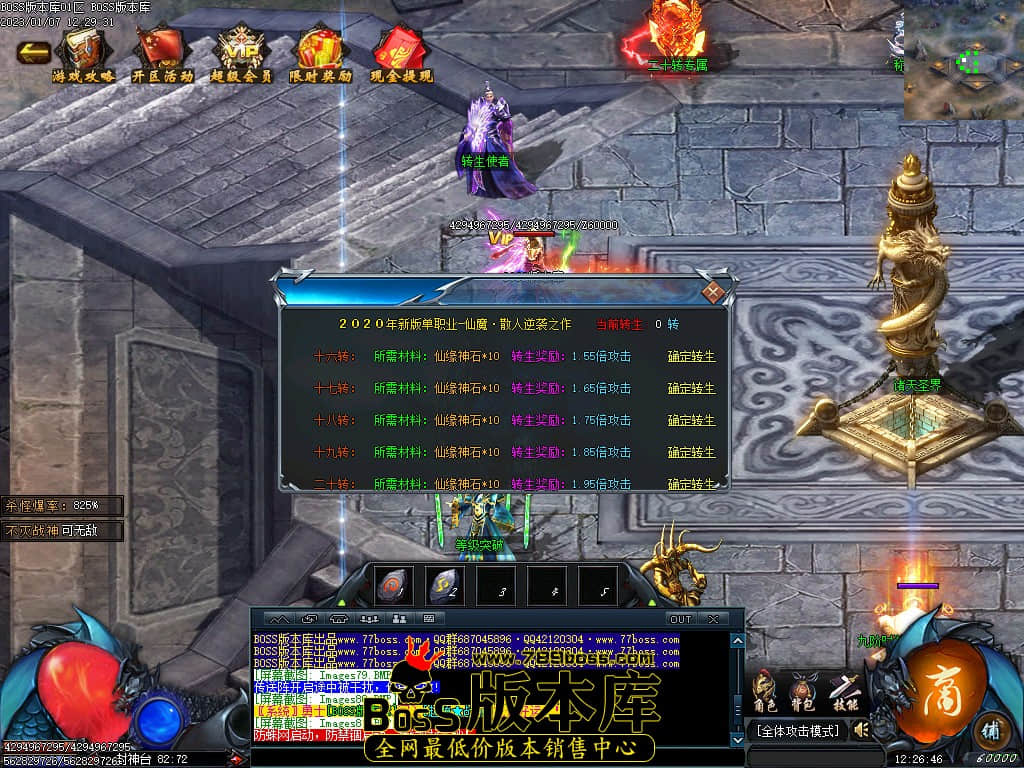Viewport: 1024px width, 768px height.
Task: Select 确定转生 on the 十九转 row
Action: pos(691,452)
